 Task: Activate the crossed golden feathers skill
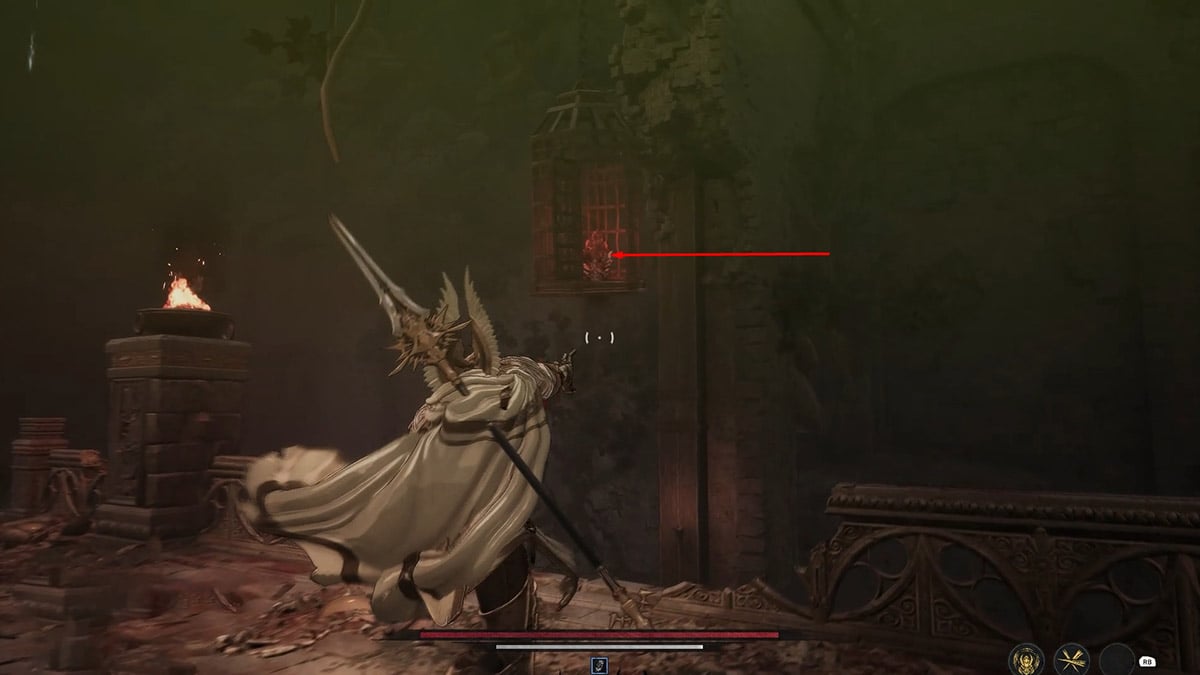(1072, 659)
